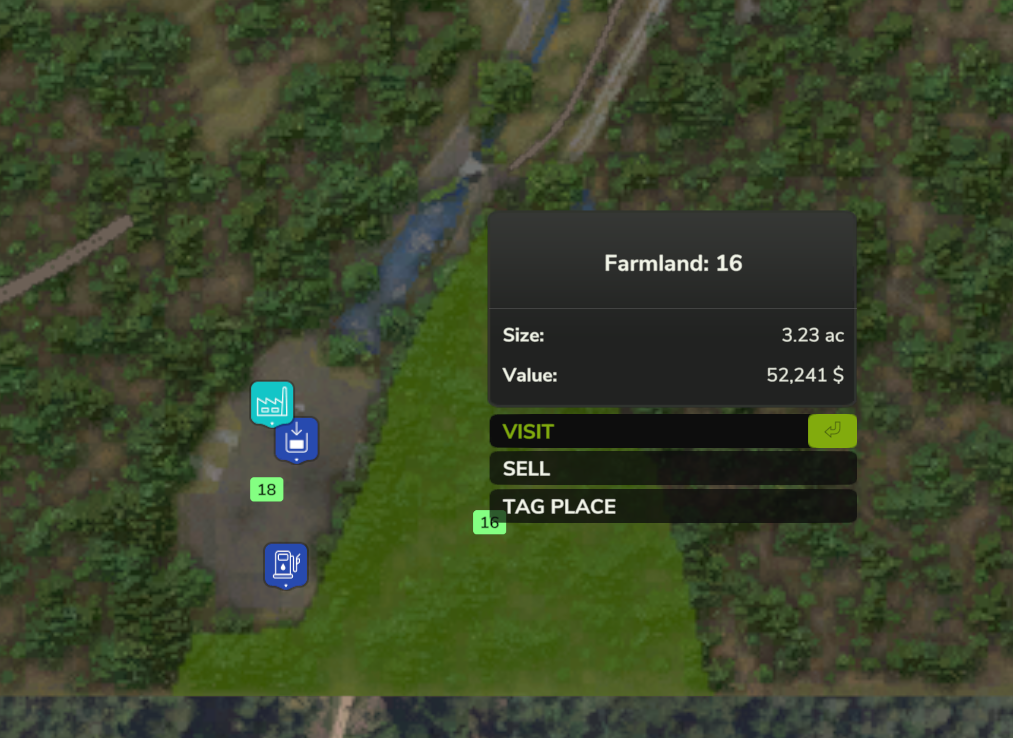
Task: Click the teal factory map marker
Action: tap(271, 403)
